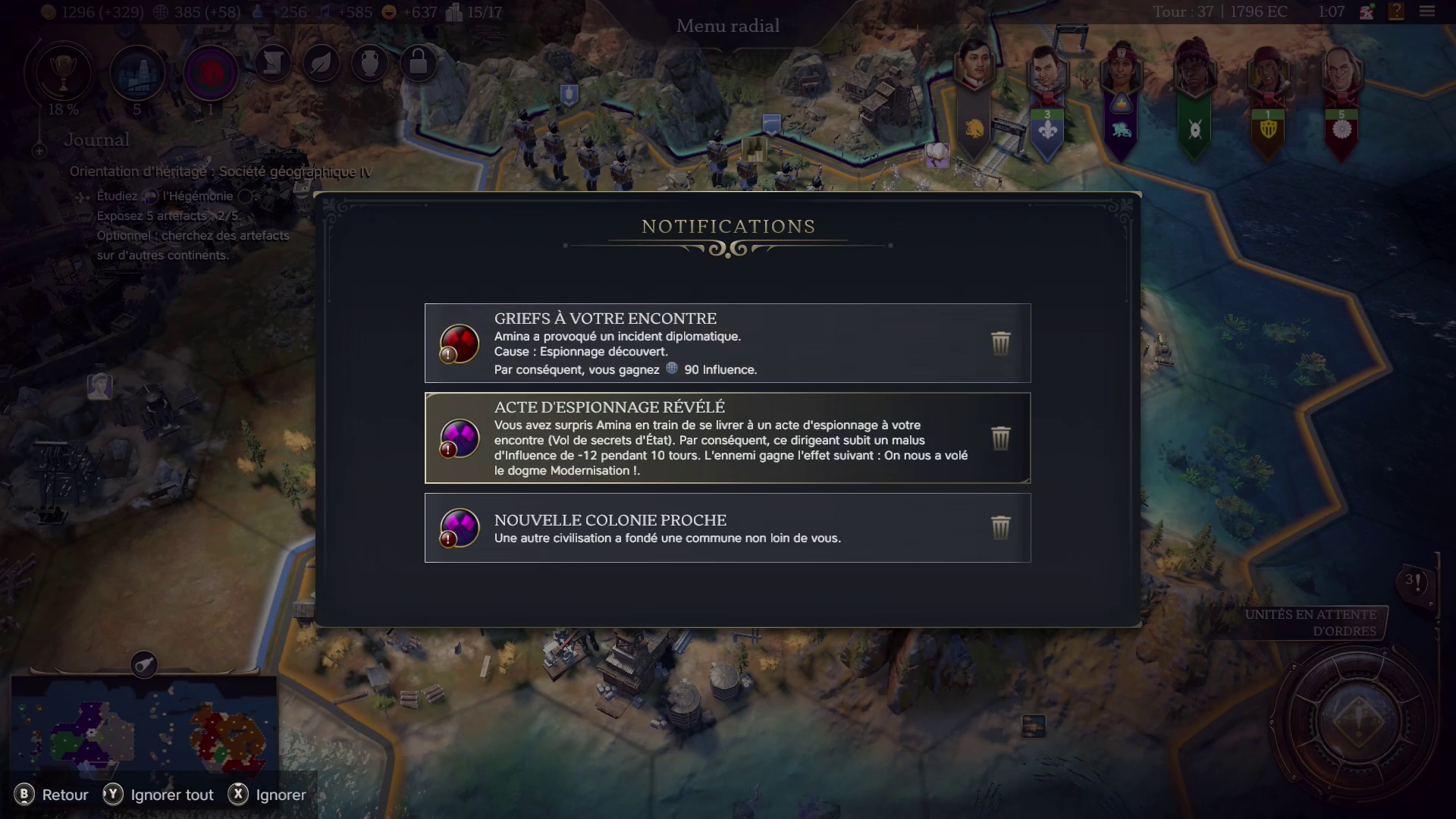Choose Ignorer tout to dismiss all
The image size is (1456, 819).
[x=158, y=795]
